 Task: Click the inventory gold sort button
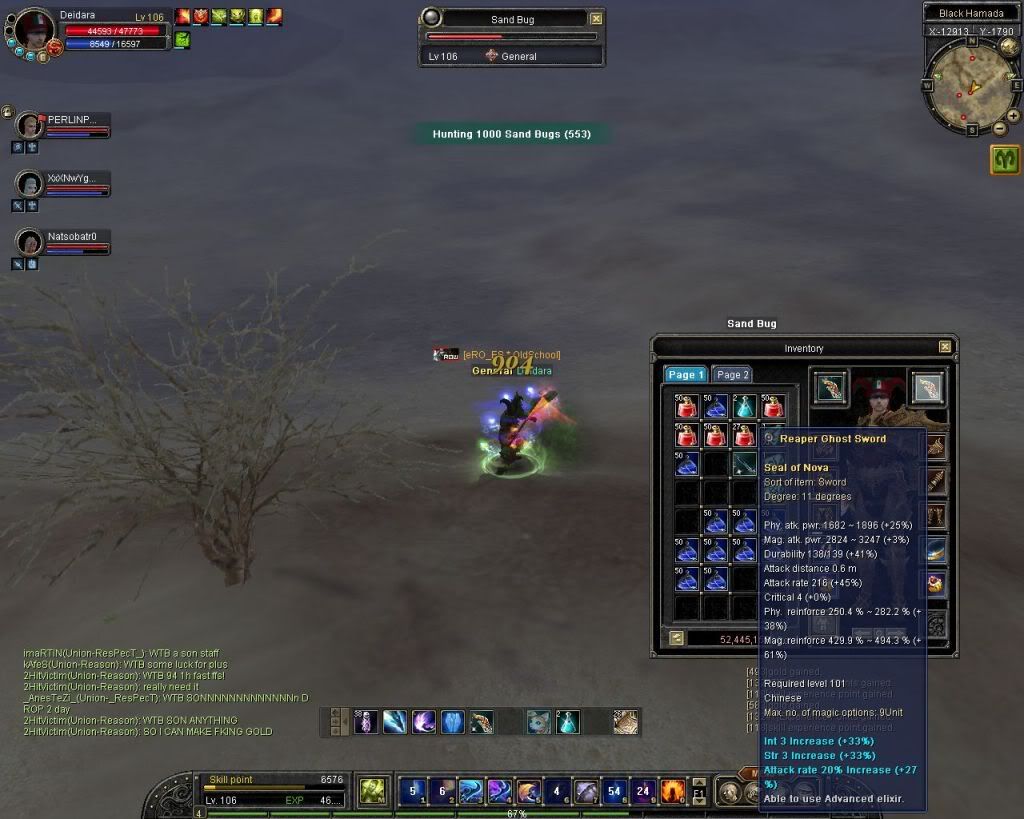677,638
